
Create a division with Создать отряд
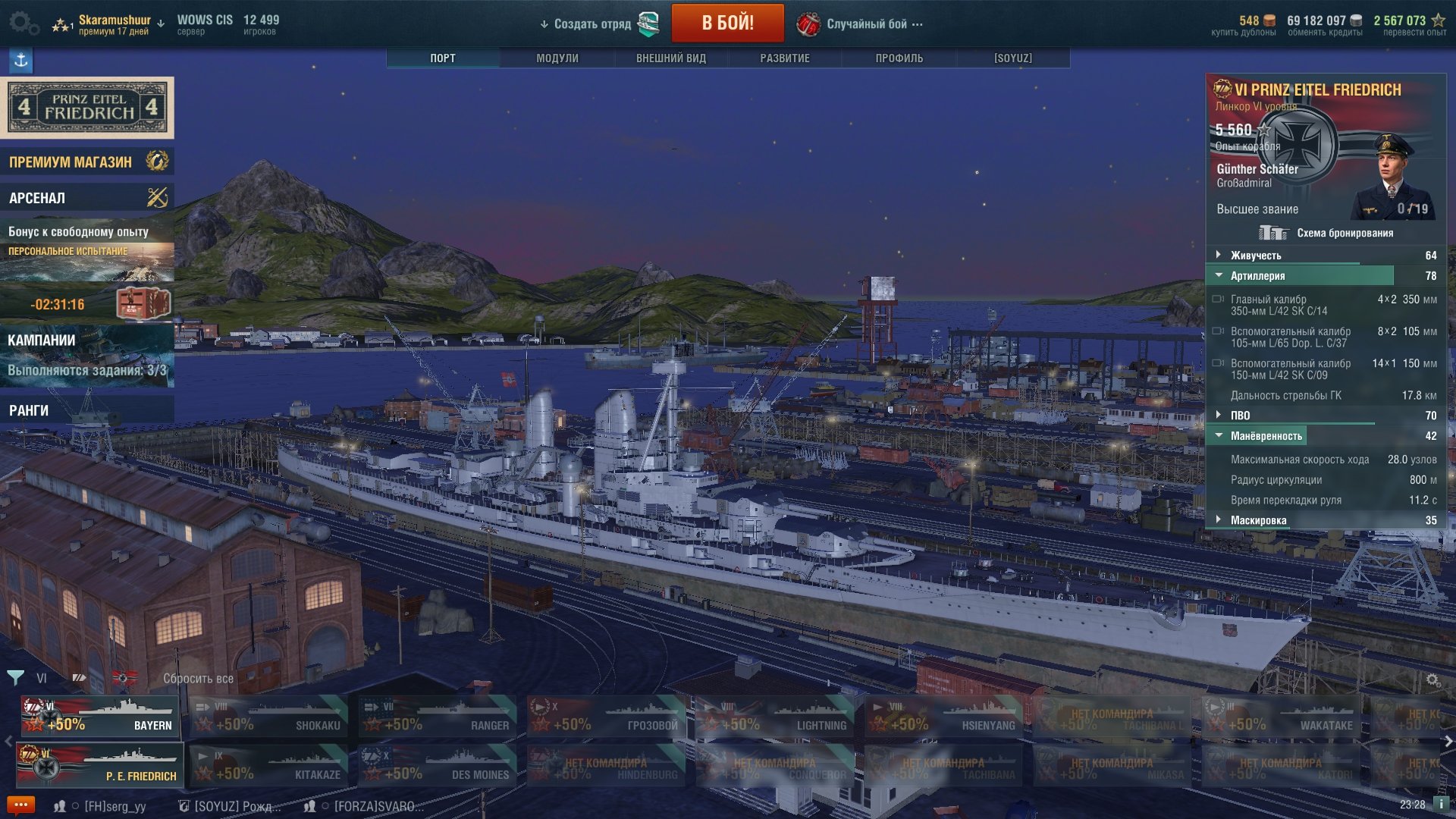tap(592, 24)
